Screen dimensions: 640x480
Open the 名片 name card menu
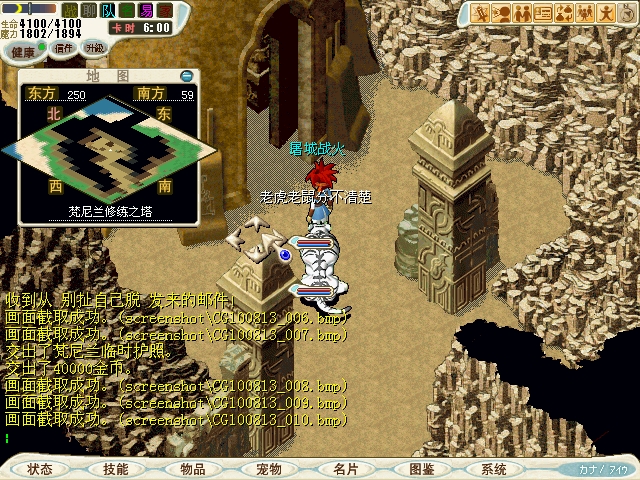coord(346,469)
